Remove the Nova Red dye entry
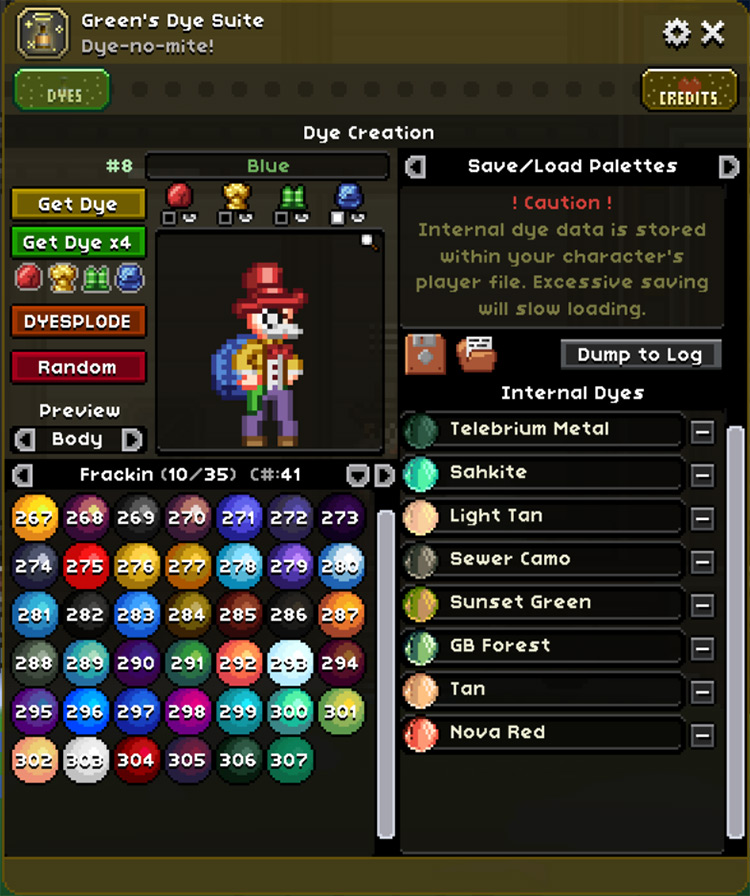 tap(702, 735)
